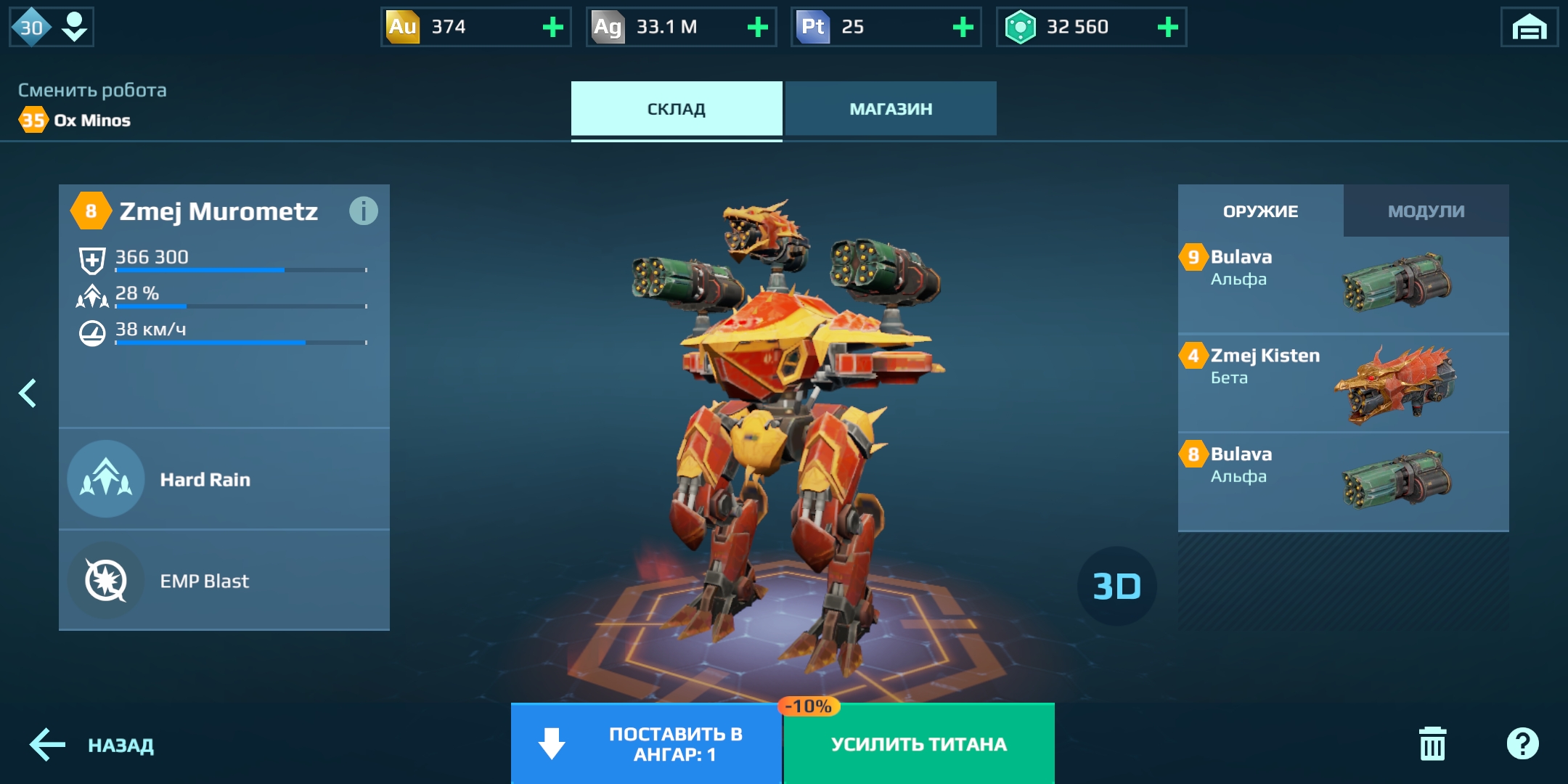
Task: Put titan in hangar with ПОСТАВИТЬ В АНГАР
Action: pos(646,744)
